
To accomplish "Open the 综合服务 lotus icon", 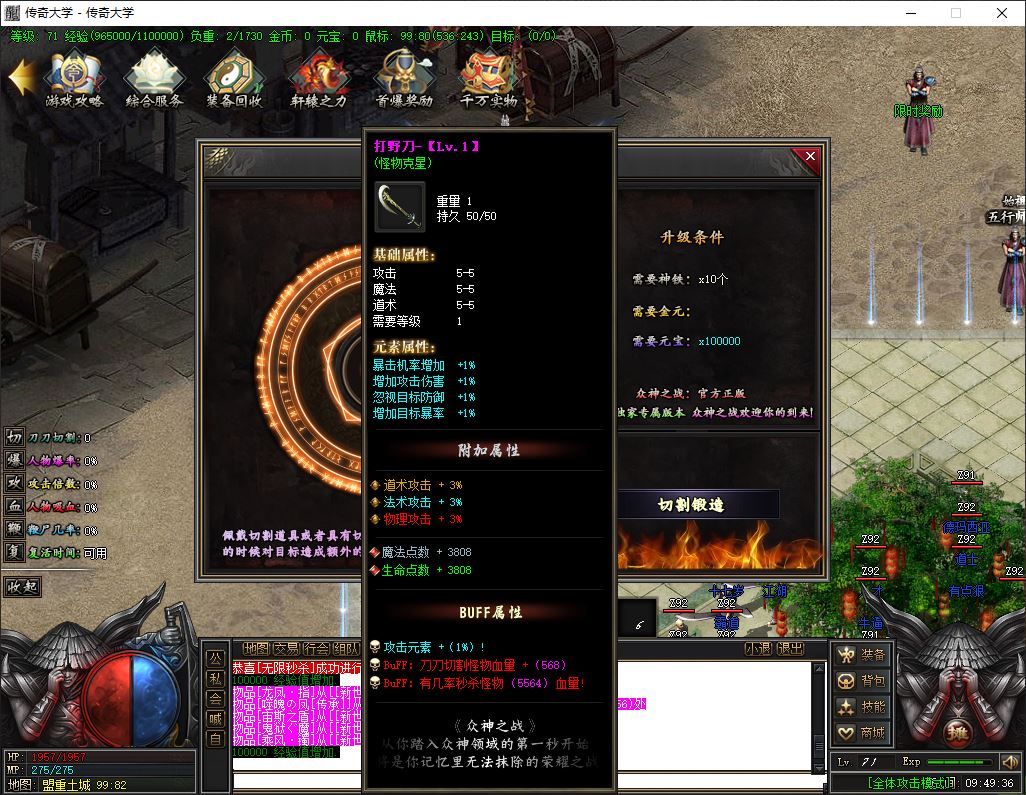I will pos(154,78).
